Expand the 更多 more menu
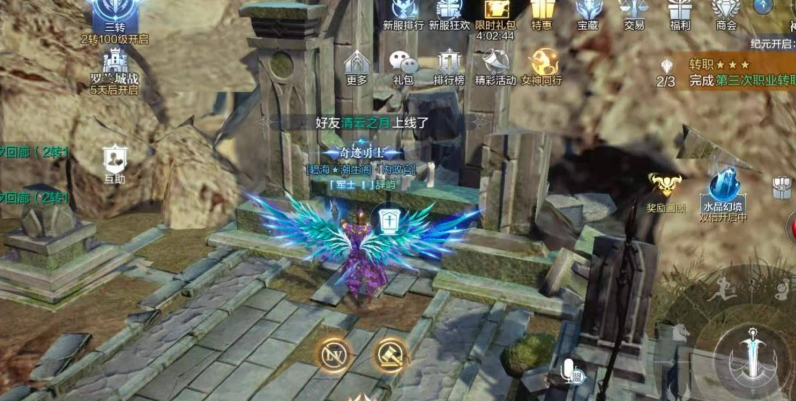Image resolution: width=796 pixels, height=401 pixels. point(357,65)
